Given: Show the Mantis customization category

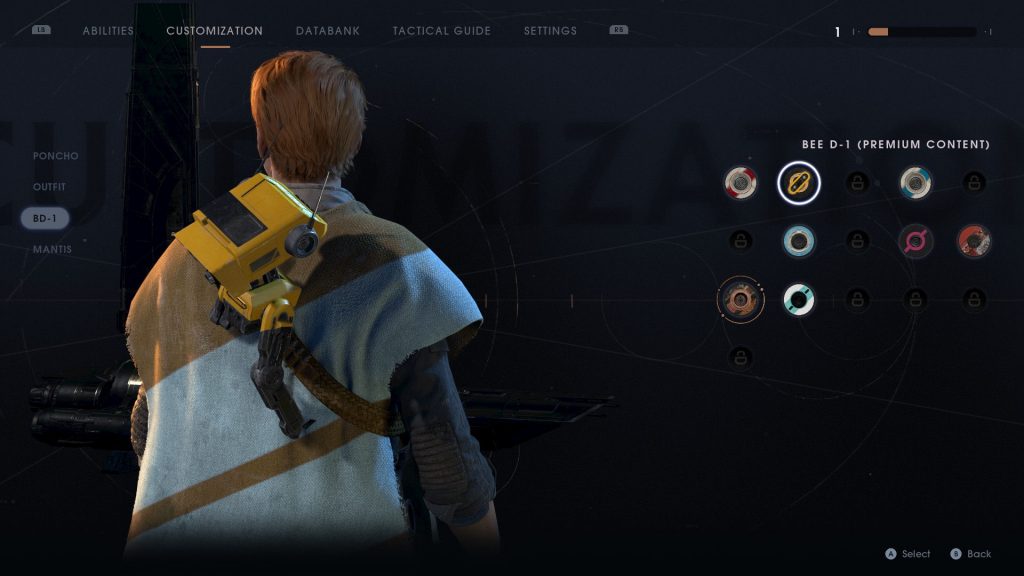Looking at the screenshot, I should click(x=52, y=249).
